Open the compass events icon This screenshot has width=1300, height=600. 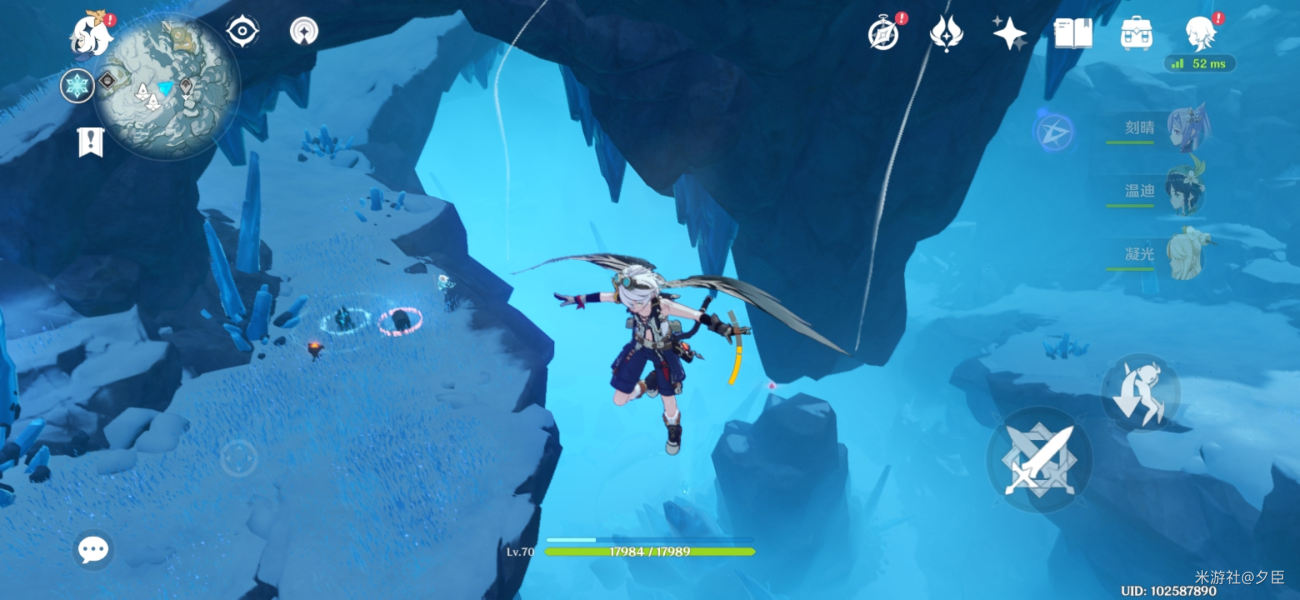pyautogui.click(x=883, y=34)
